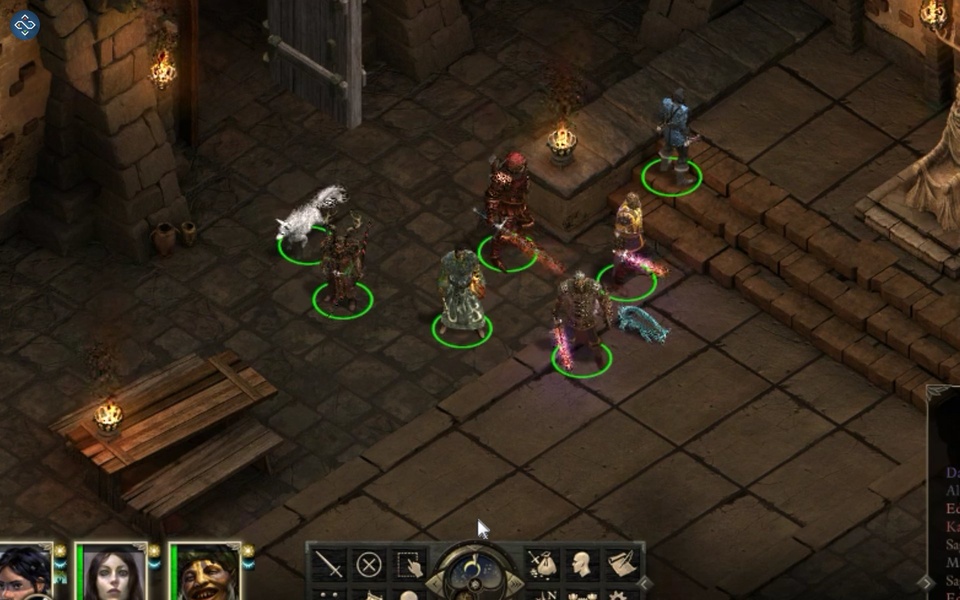Open the character sheet head icon
Image resolution: width=960 pixels, height=600 pixels.
point(581,565)
